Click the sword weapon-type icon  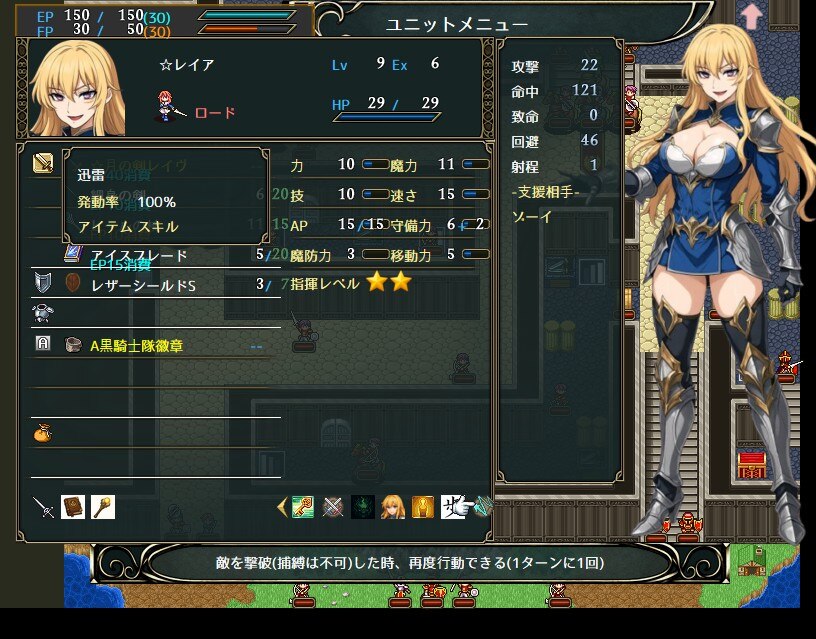tap(43, 507)
